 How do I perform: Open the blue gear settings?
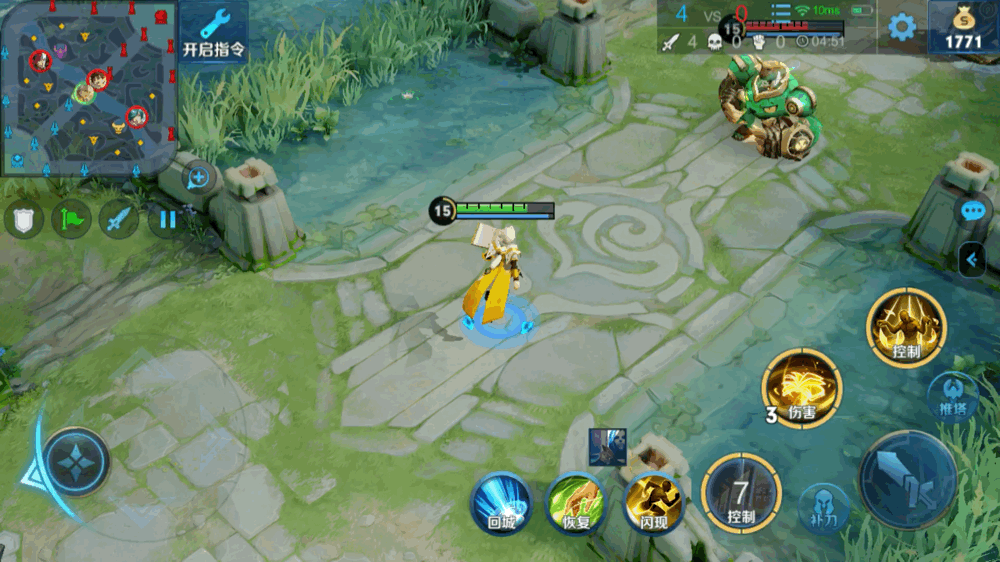coord(902,27)
